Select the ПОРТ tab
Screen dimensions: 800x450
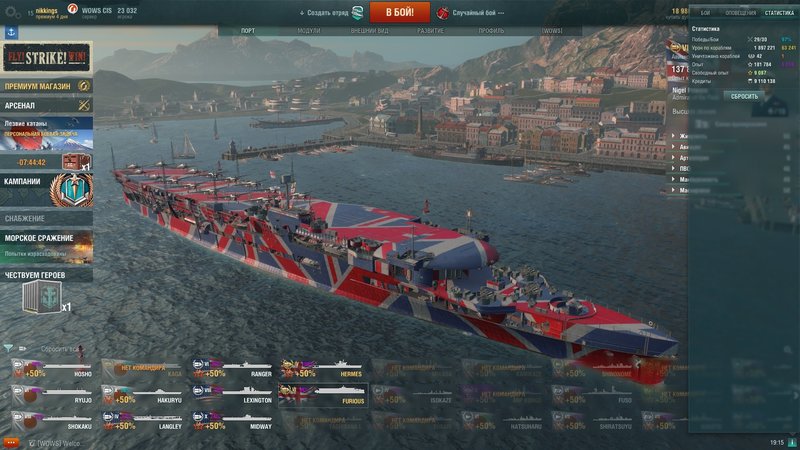pos(248,31)
